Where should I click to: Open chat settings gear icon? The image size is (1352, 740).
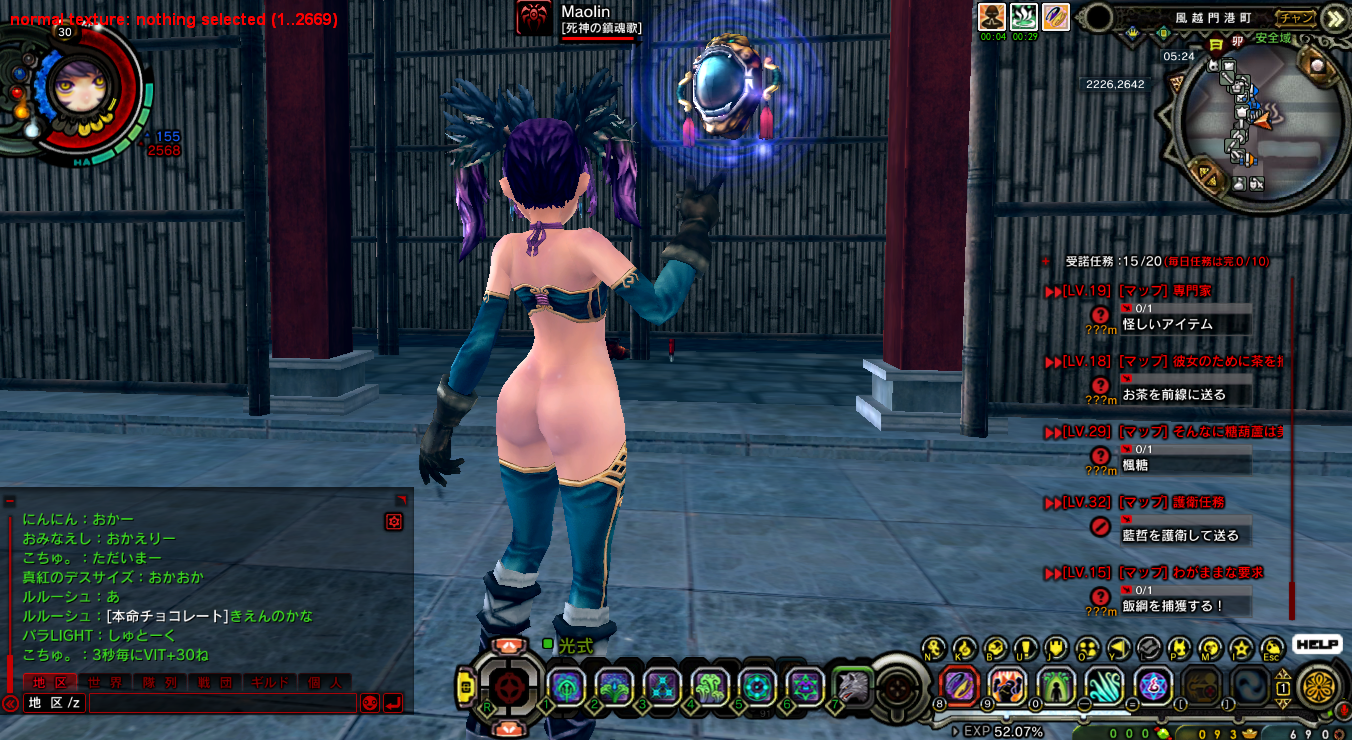click(394, 522)
